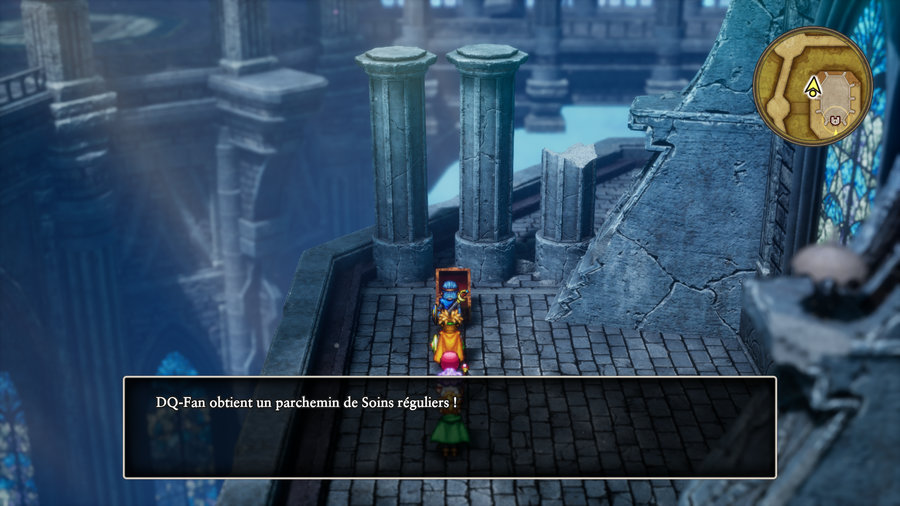Advance the item obtained dialogue box
Screen dimensions: 900x506
point(449,427)
